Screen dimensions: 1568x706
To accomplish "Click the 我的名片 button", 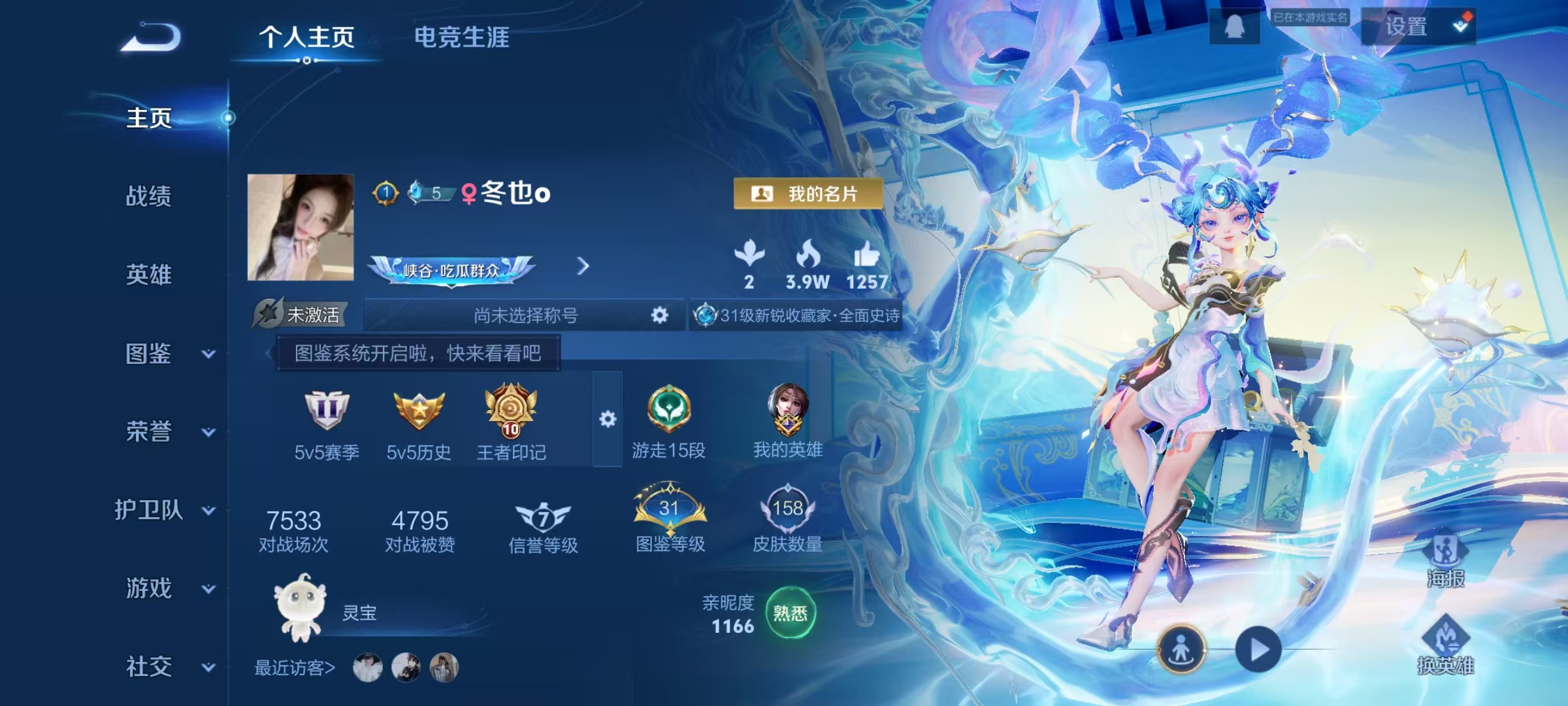I will tap(808, 194).
